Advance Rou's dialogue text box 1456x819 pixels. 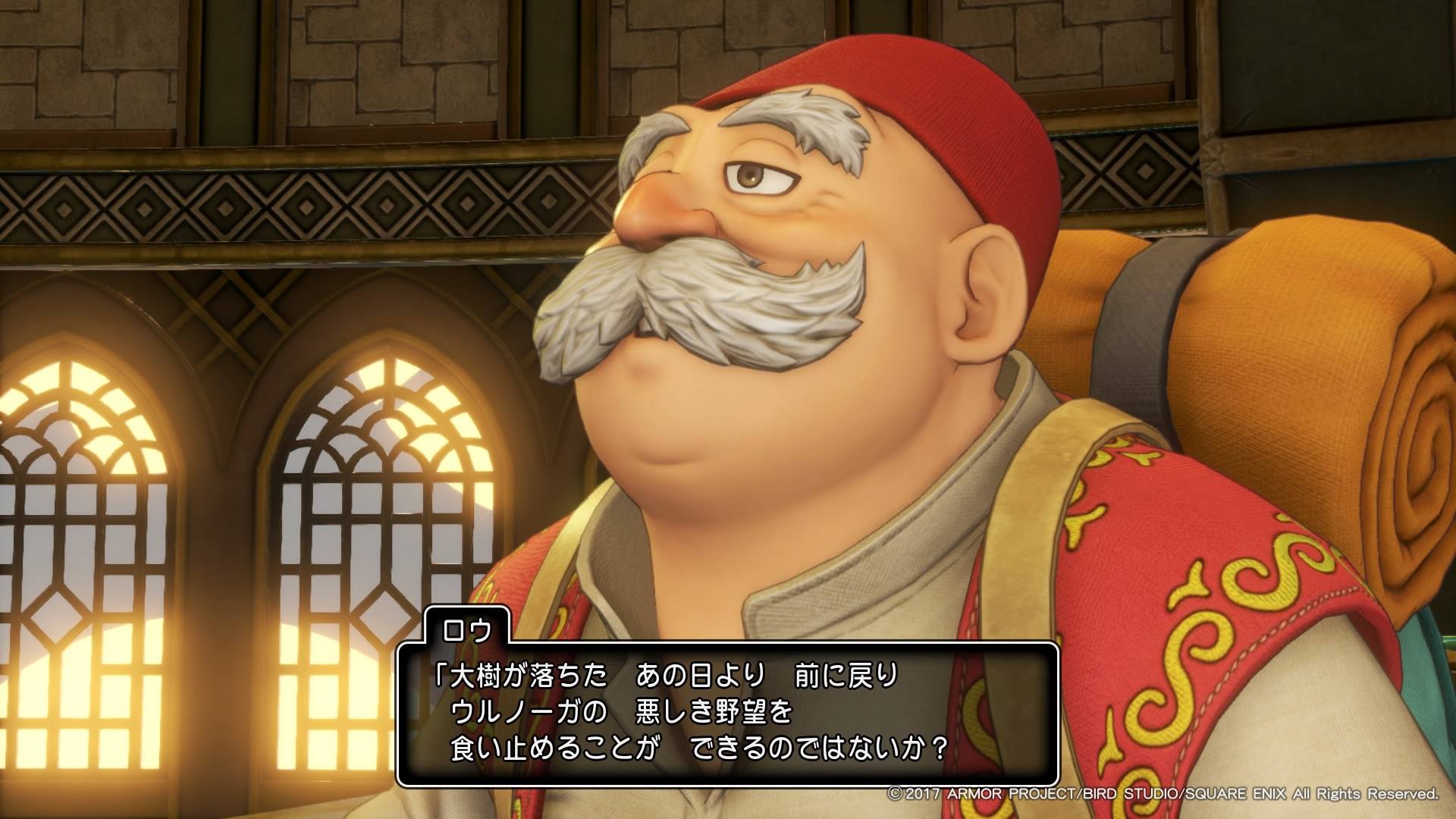[x=727, y=713]
